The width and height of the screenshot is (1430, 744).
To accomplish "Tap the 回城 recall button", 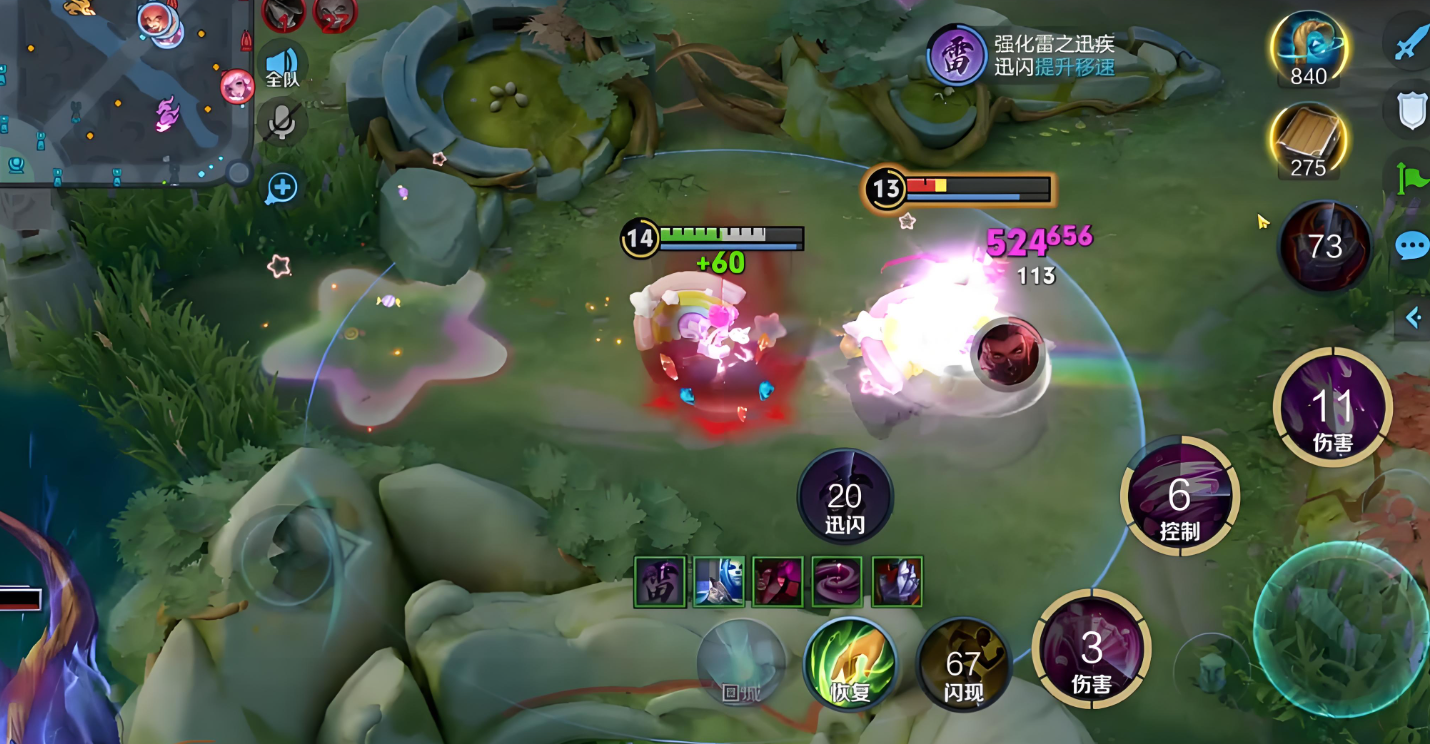I will 741,665.
